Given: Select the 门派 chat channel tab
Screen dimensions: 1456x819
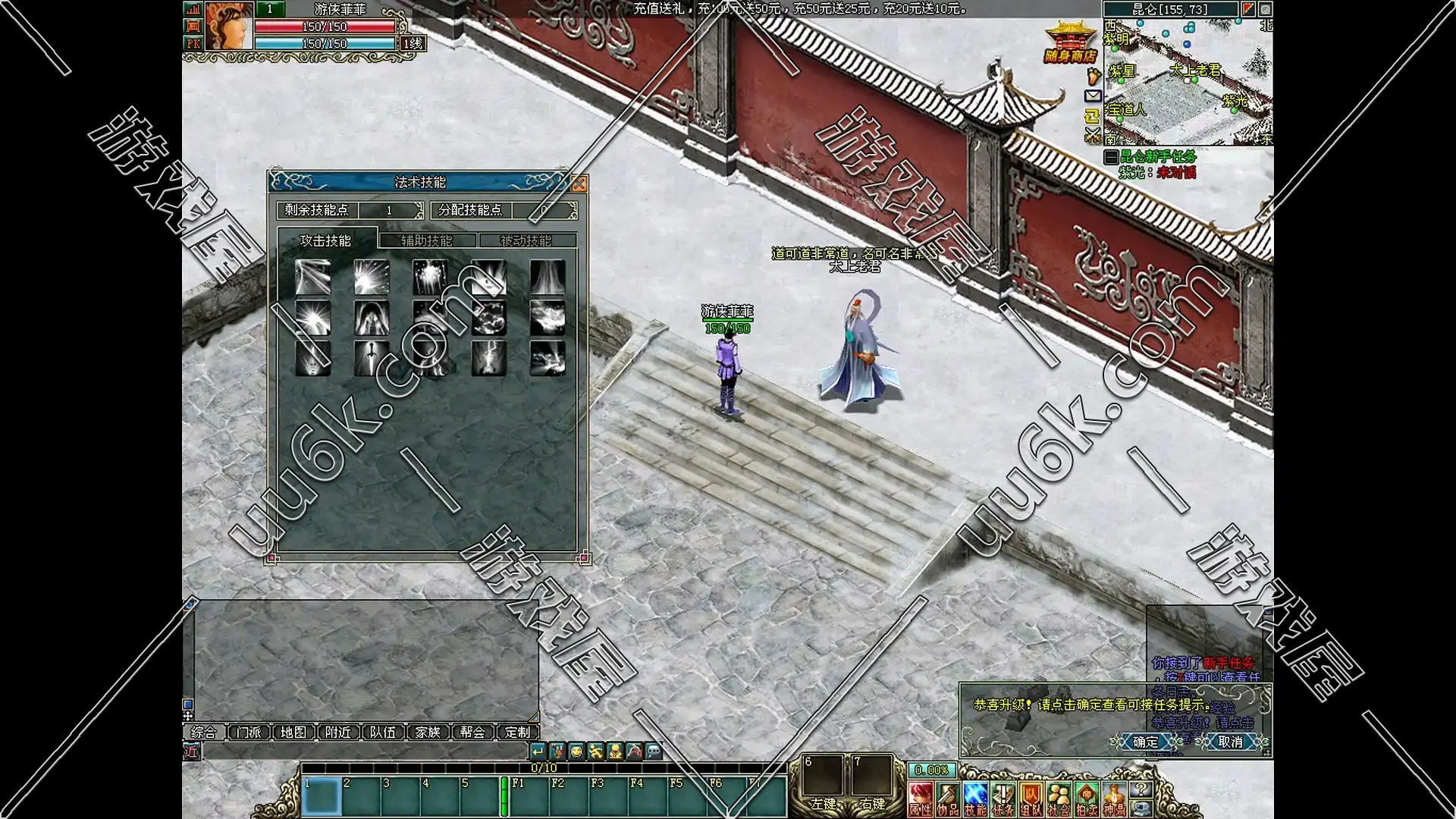Looking at the screenshot, I should [249, 732].
